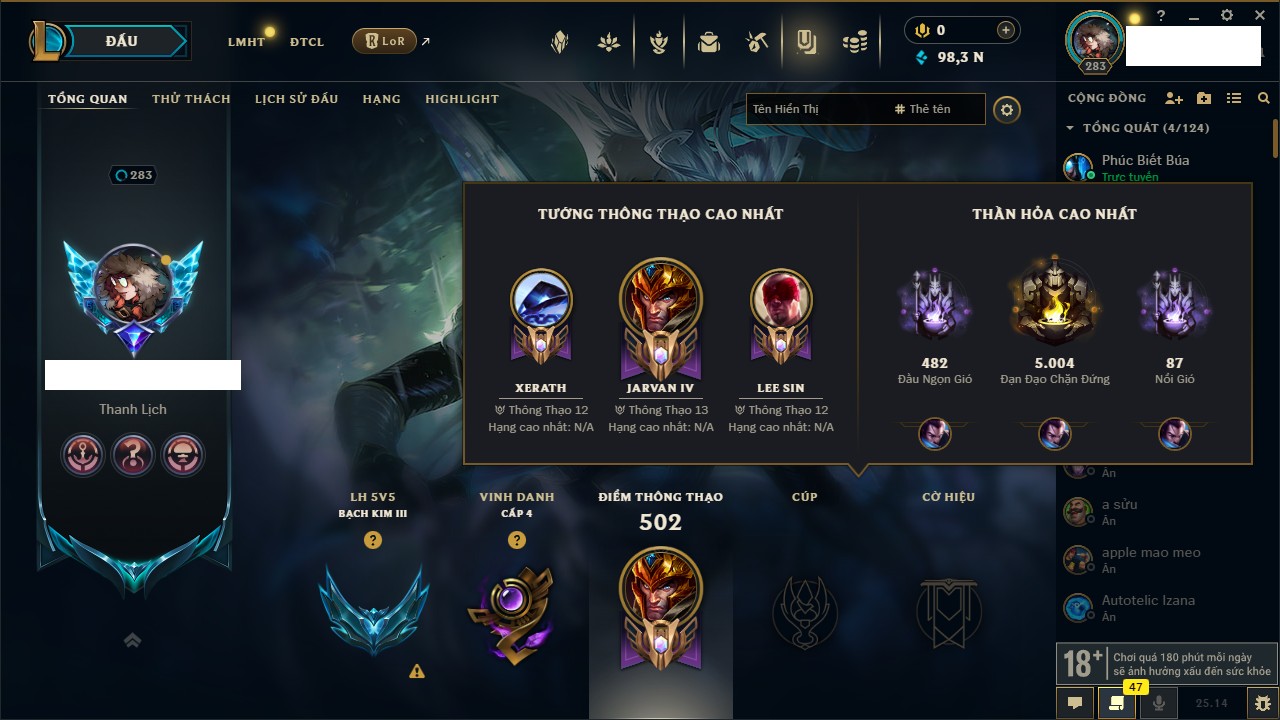View the HẠNG ranked tab

381,99
